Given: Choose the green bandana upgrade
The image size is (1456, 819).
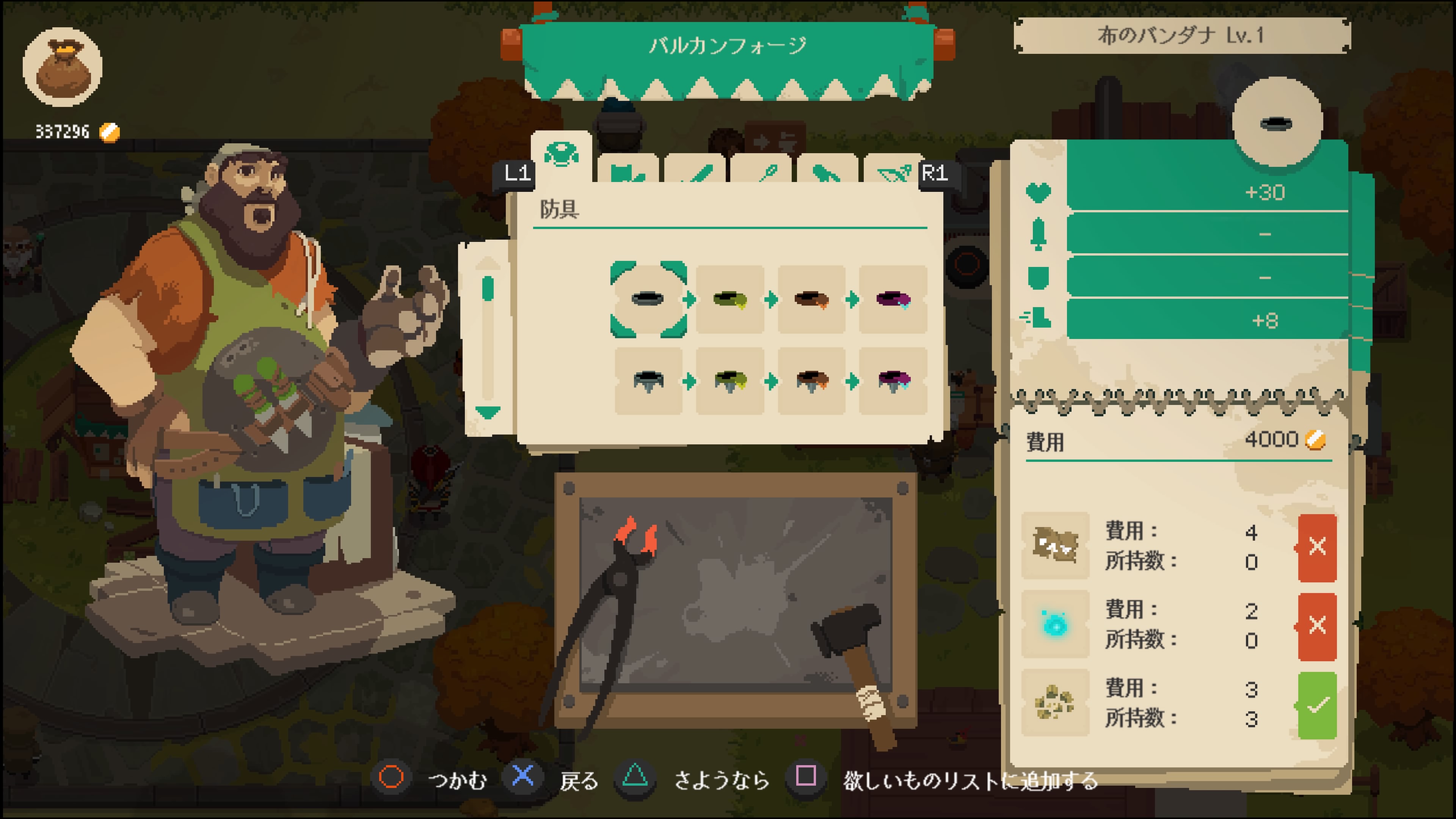Looking at the screenshot, I should click(730, 299).
